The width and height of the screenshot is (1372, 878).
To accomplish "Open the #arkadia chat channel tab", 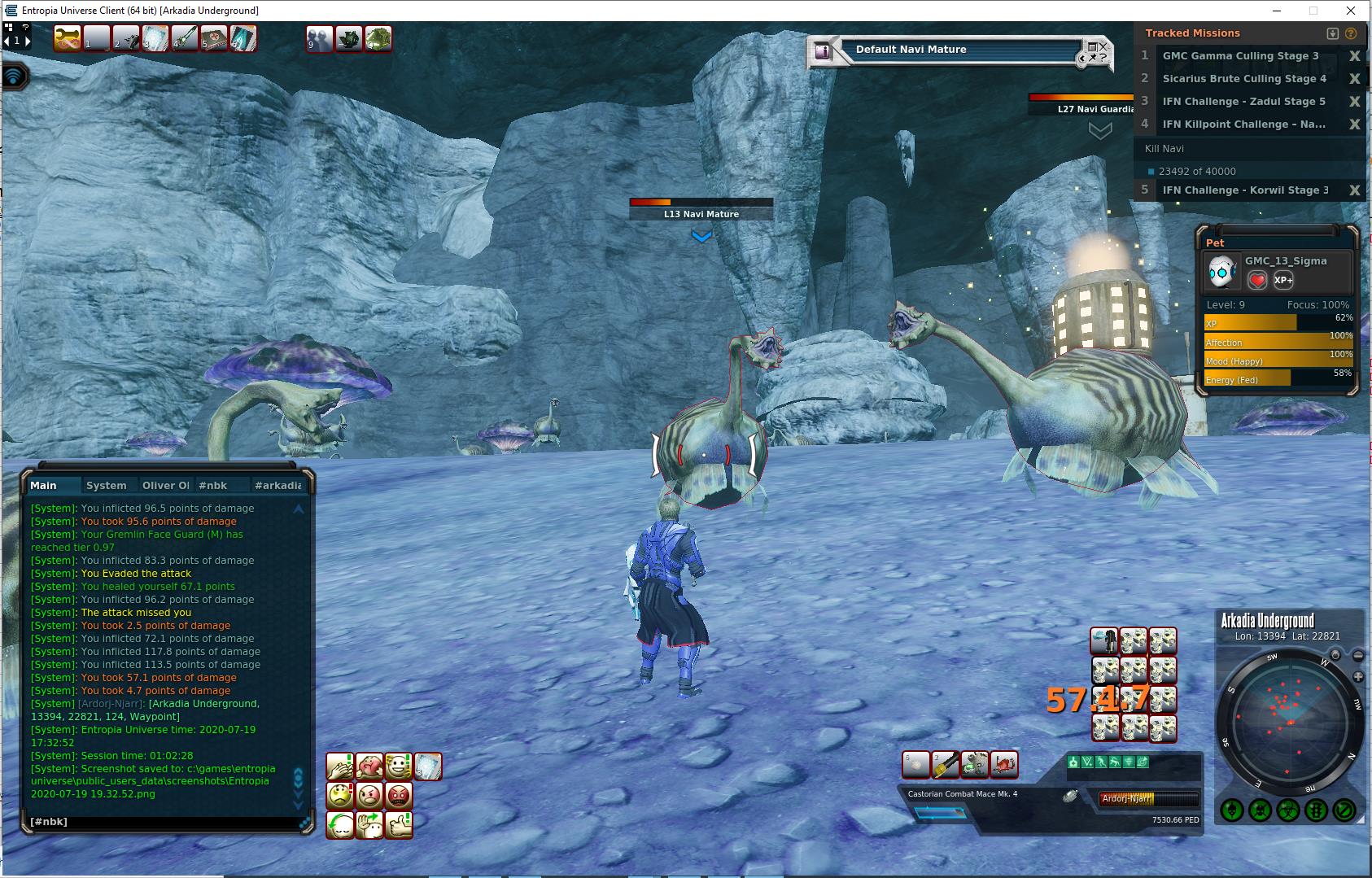I will tap(277, 485).
